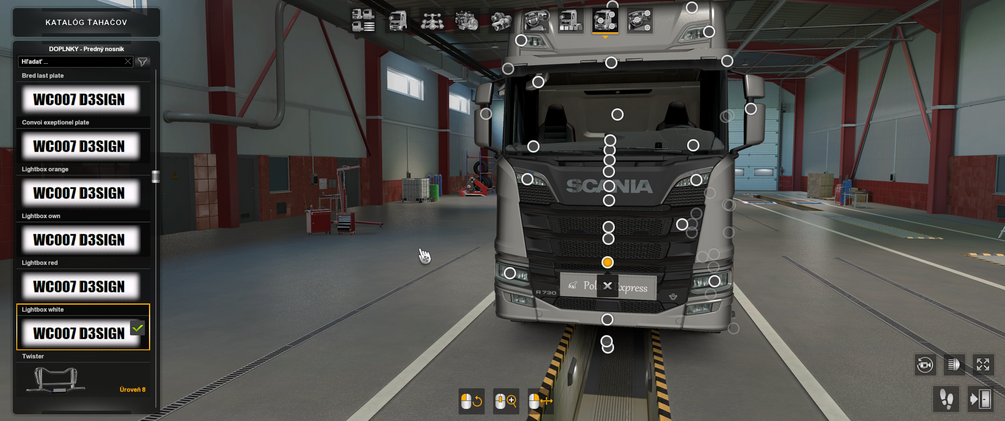Screen dimensions: 1005x421
Task: Open the chassis category tab
Action: click(x=432, y=20)
